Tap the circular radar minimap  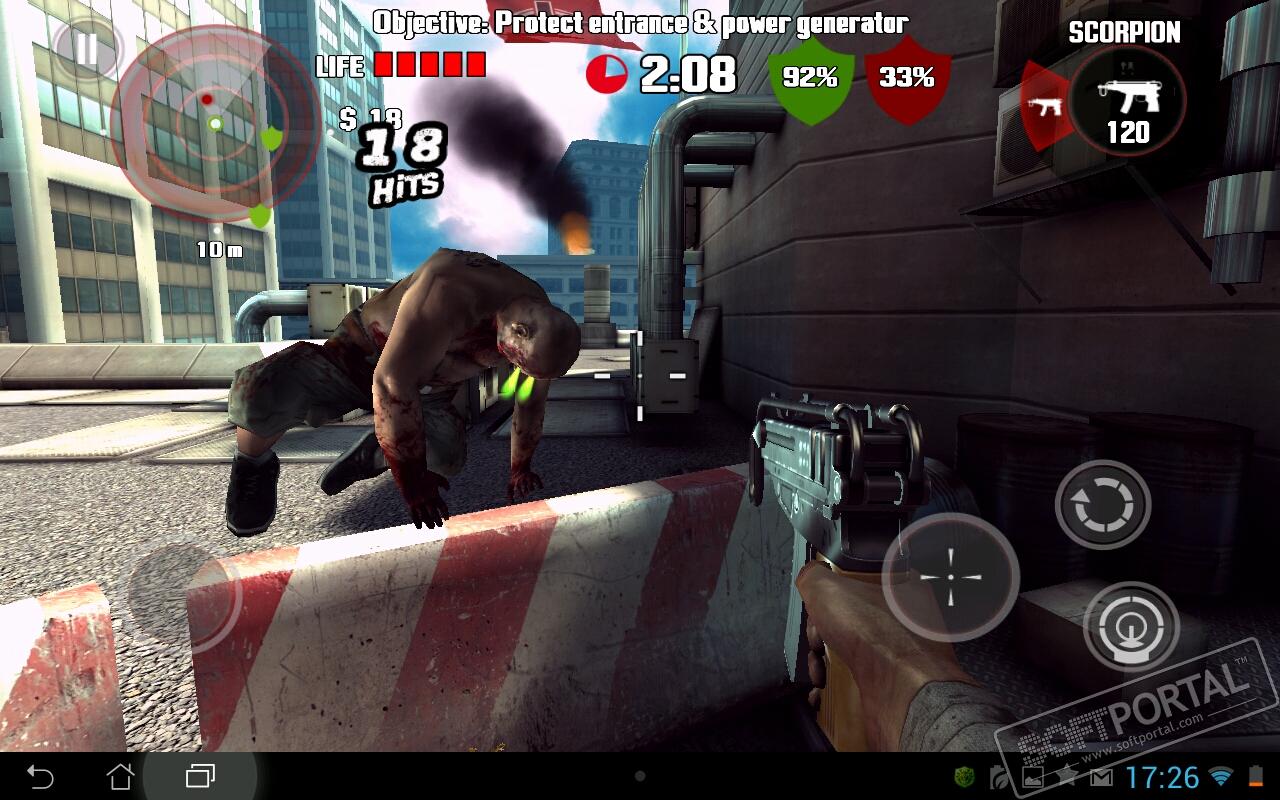coord(214,123)
